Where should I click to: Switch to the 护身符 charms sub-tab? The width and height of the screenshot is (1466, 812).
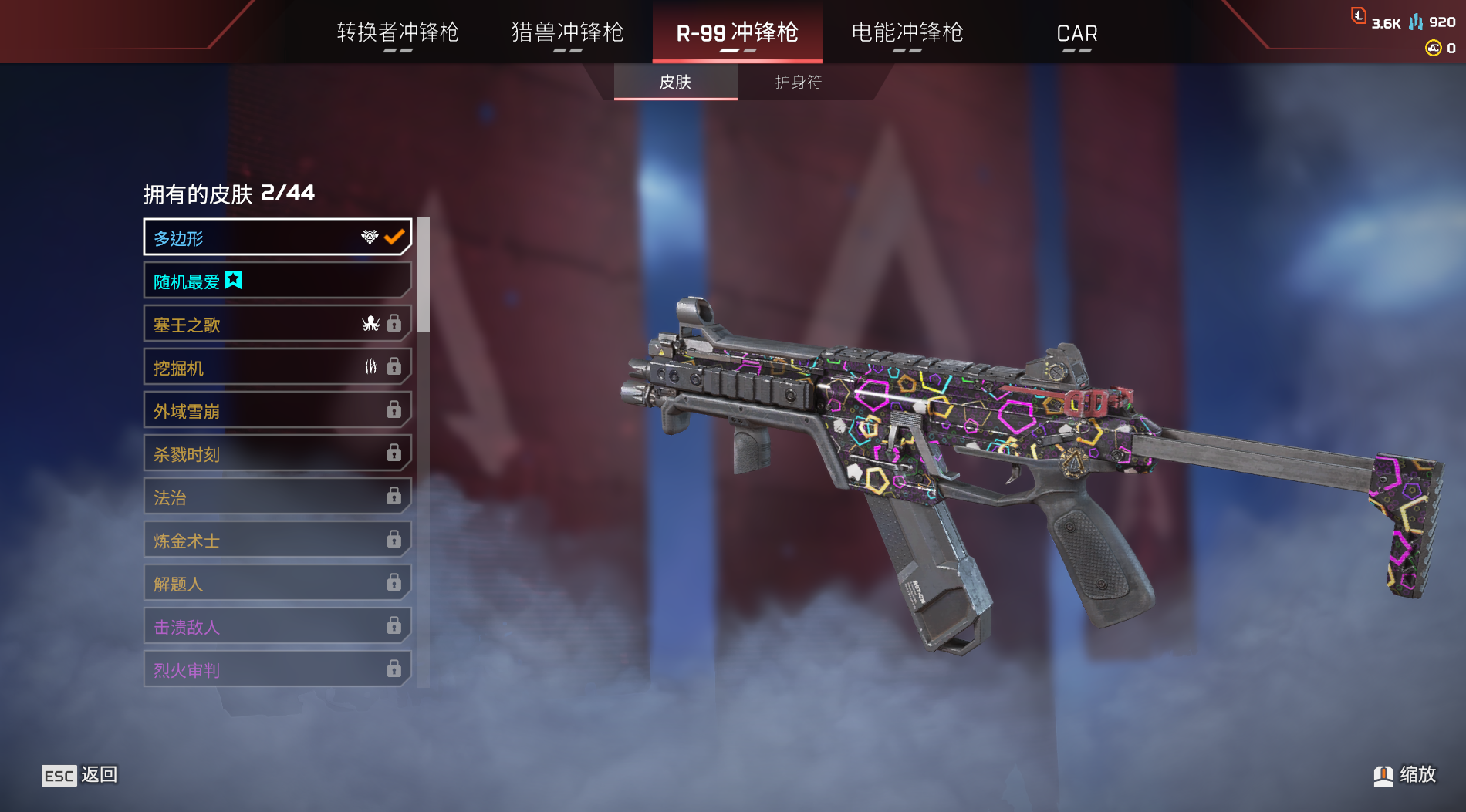point(799,82)
